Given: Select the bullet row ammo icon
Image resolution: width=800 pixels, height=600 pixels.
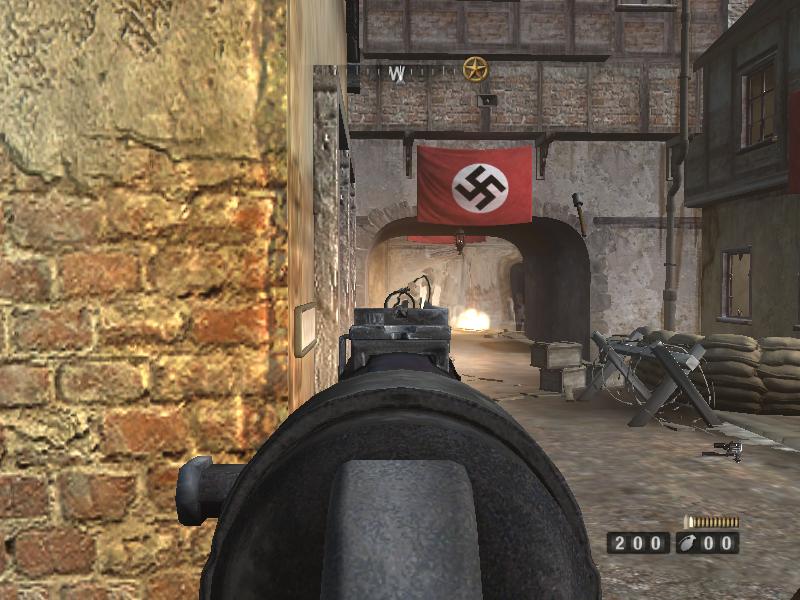Looking at the screenshot, I should [712, 522].
